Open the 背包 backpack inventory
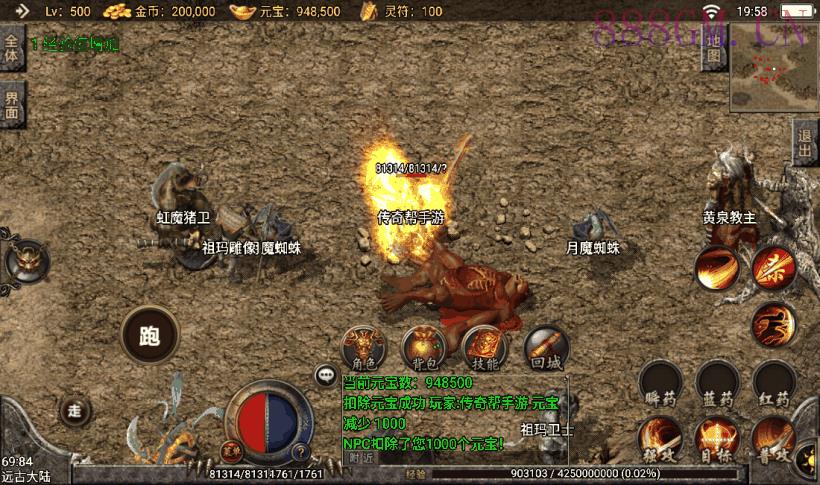Image resolution: width=820 pixels, height=485 pixels. (x=422, y=347)
